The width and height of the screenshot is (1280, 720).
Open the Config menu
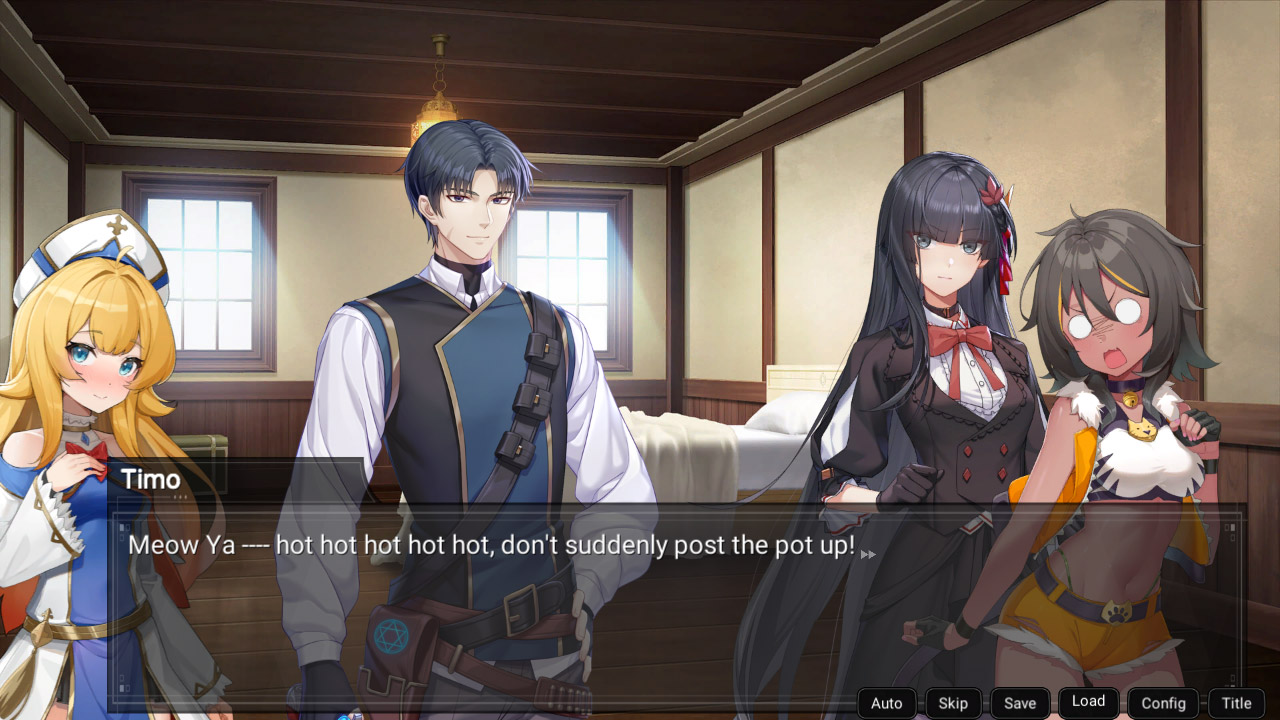coord(1163,703)
